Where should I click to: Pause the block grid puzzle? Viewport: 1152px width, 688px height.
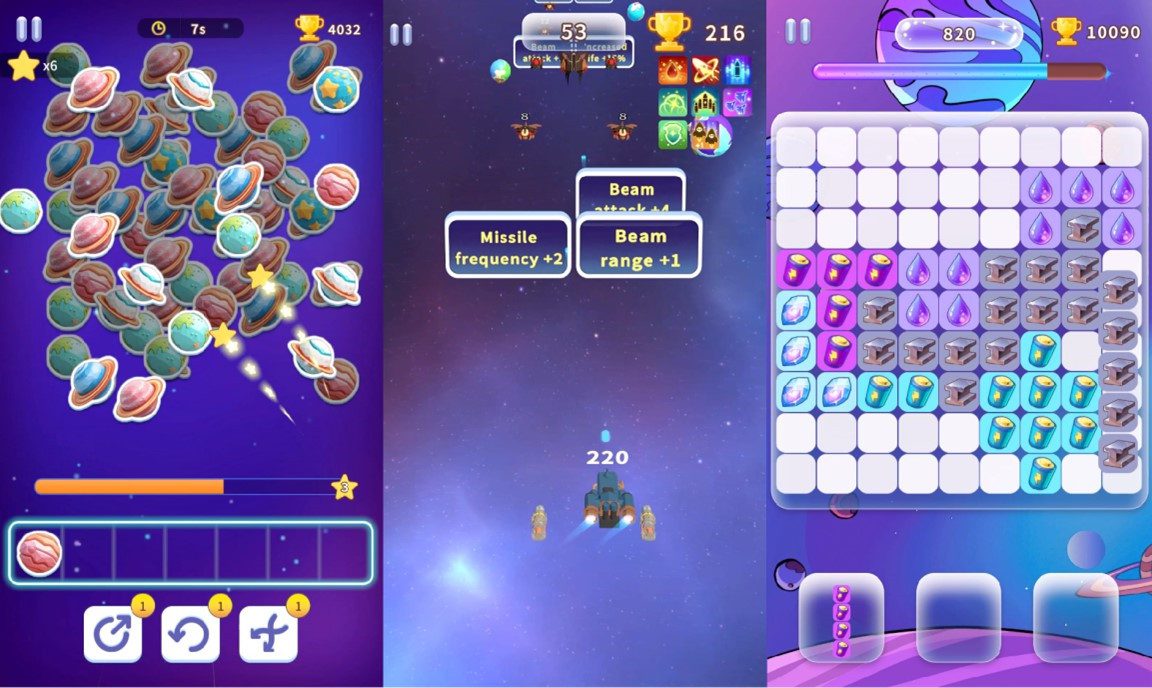[798, 31]
